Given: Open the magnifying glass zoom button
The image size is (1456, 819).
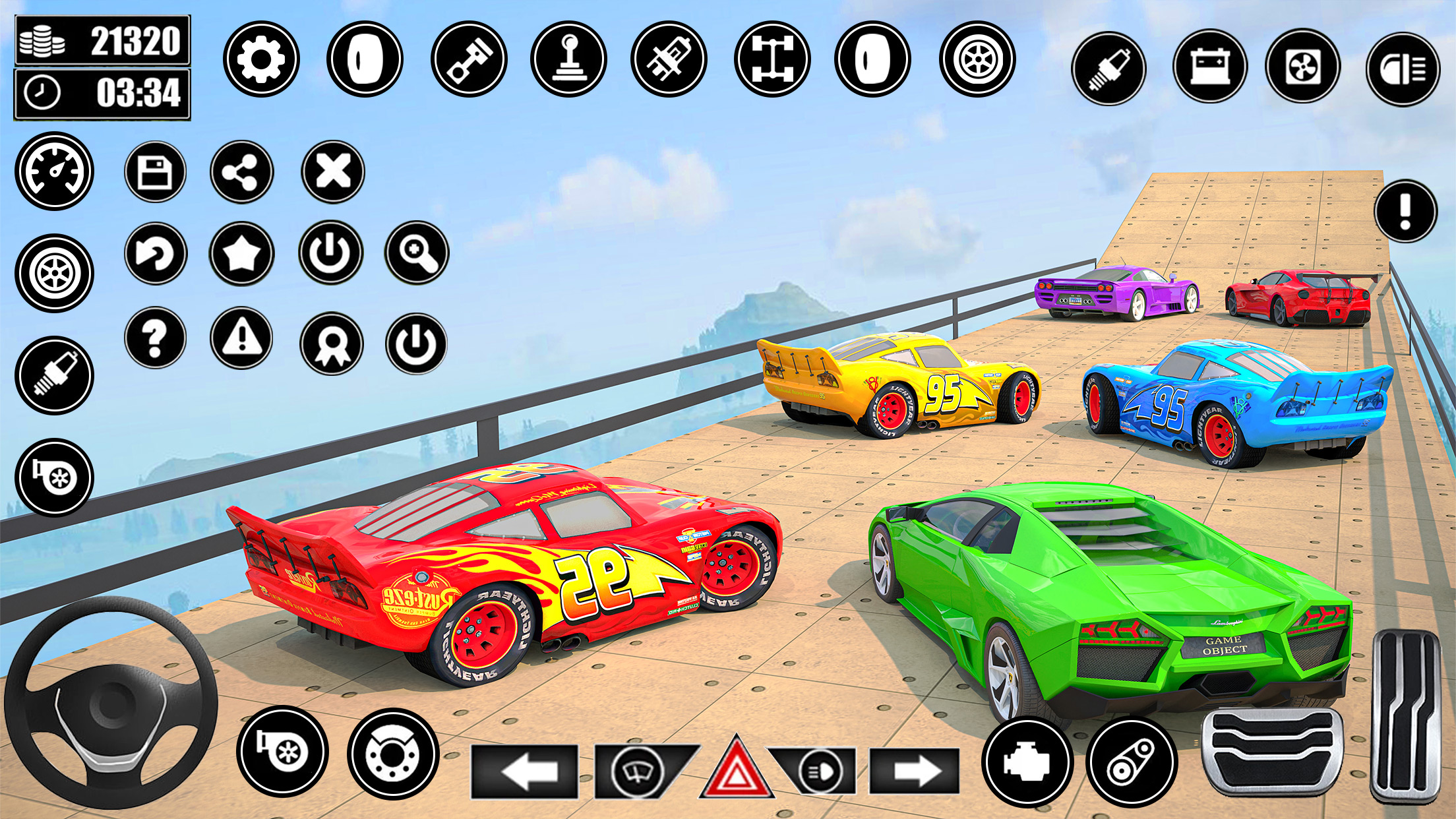Looking at the screenshot, I should click(x=417, y=253).
